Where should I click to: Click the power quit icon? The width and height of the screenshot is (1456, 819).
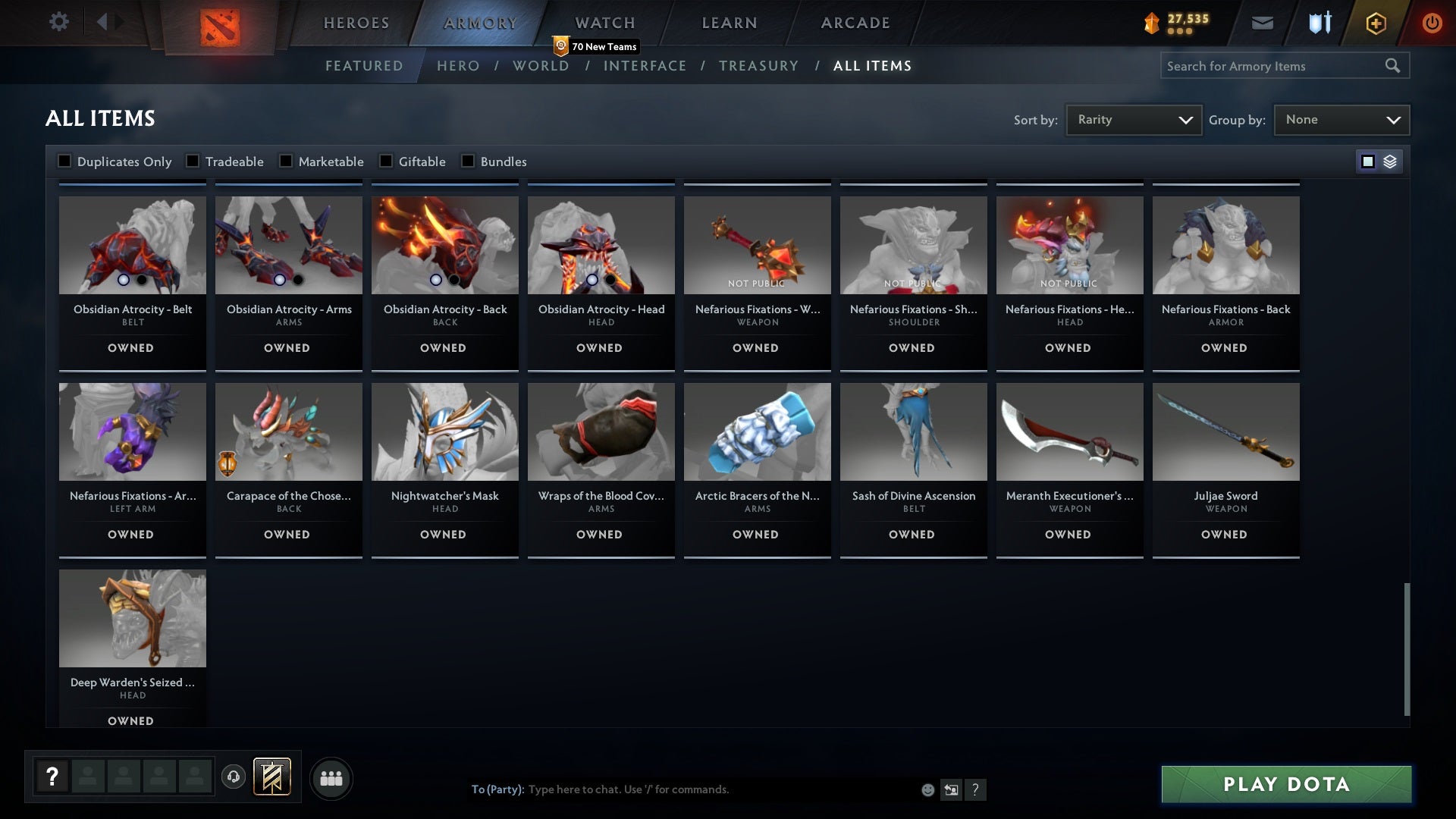coord(1432,23)
